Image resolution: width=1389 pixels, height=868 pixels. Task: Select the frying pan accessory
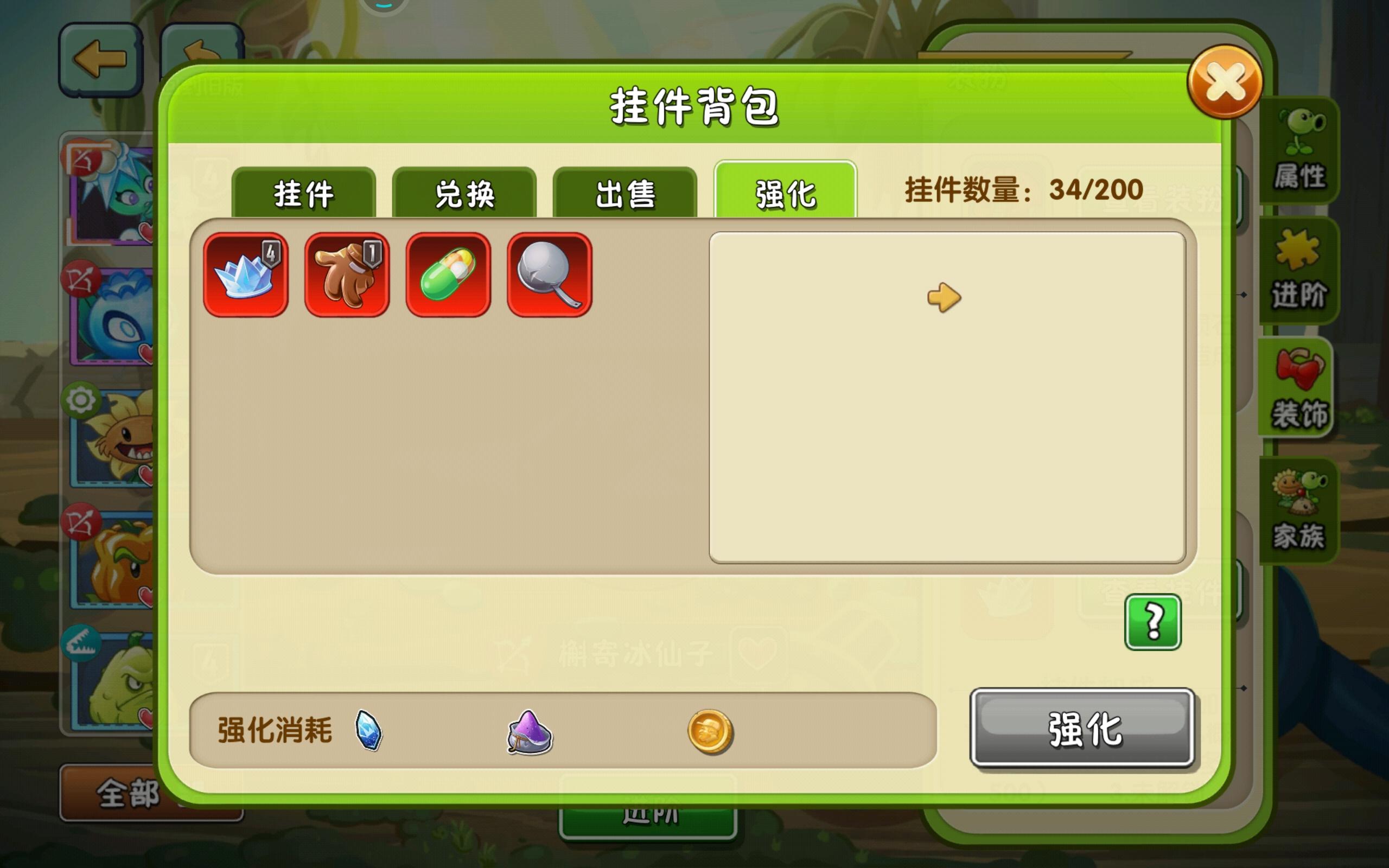click(547, 275)
